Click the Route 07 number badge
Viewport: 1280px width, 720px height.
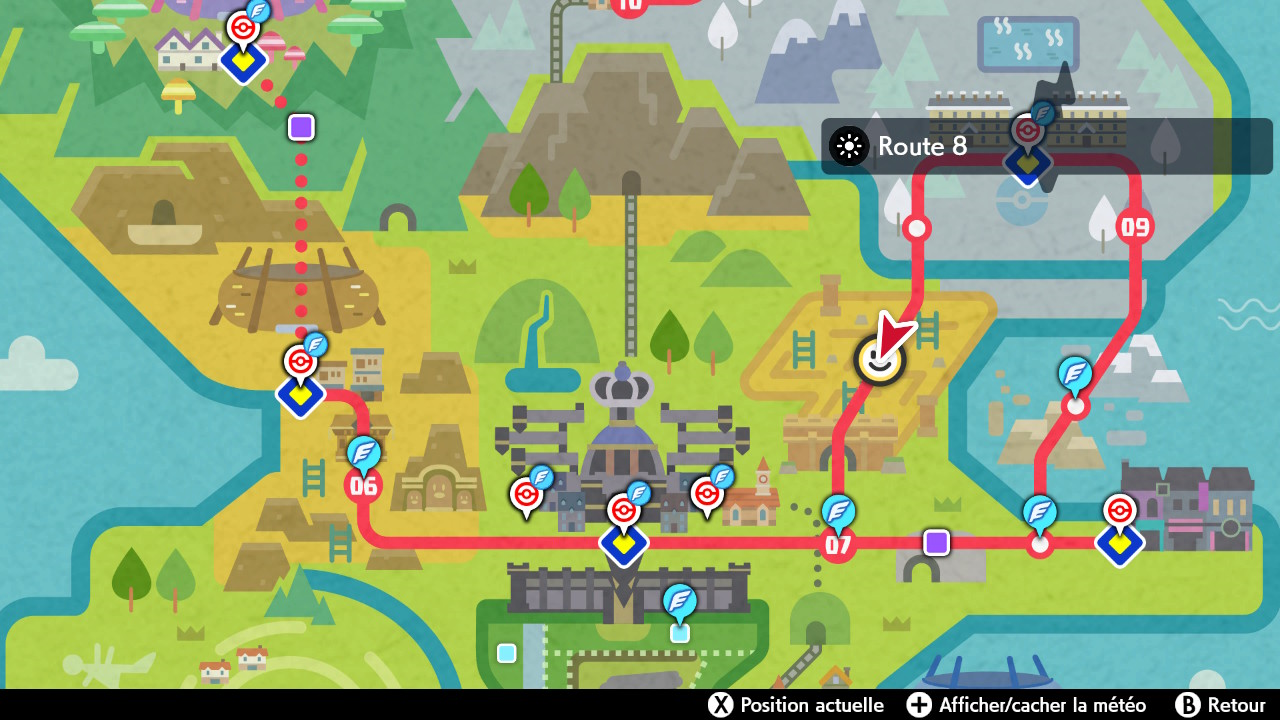[837, 543]
